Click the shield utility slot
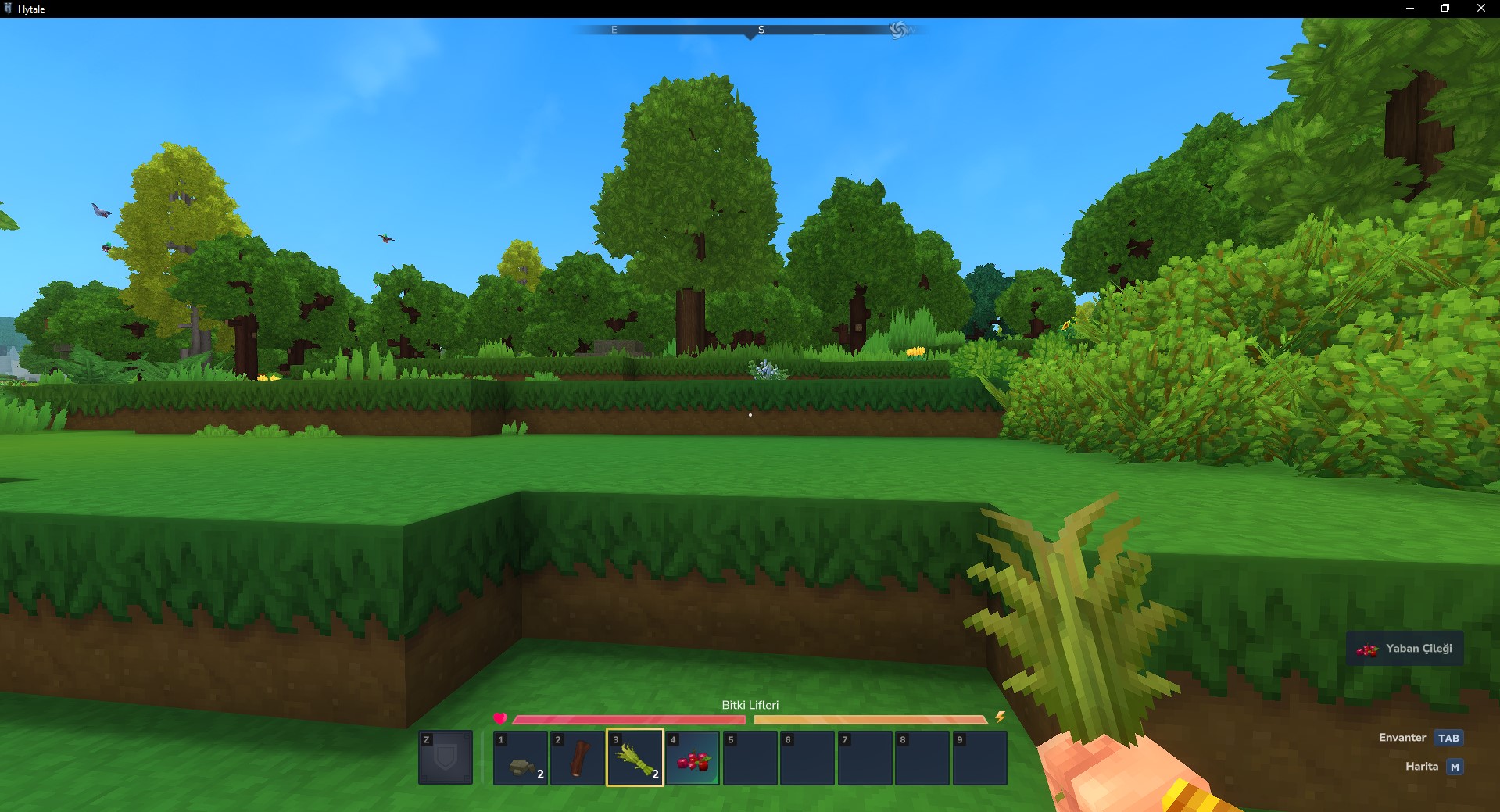Screen dimensions: 1500x812 click(x=446, y=757)
